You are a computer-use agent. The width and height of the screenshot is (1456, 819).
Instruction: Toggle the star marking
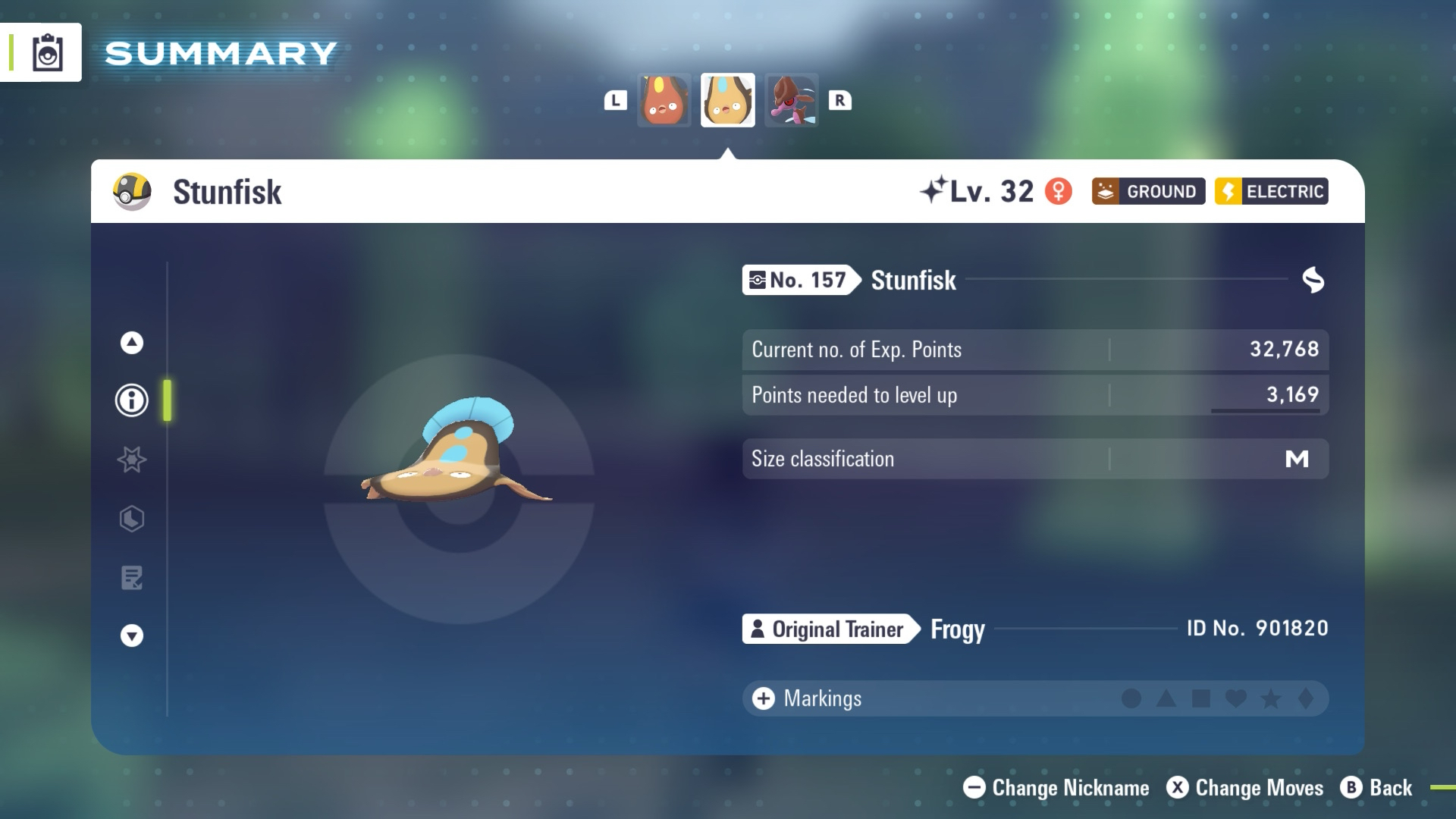click(1271, 698)
